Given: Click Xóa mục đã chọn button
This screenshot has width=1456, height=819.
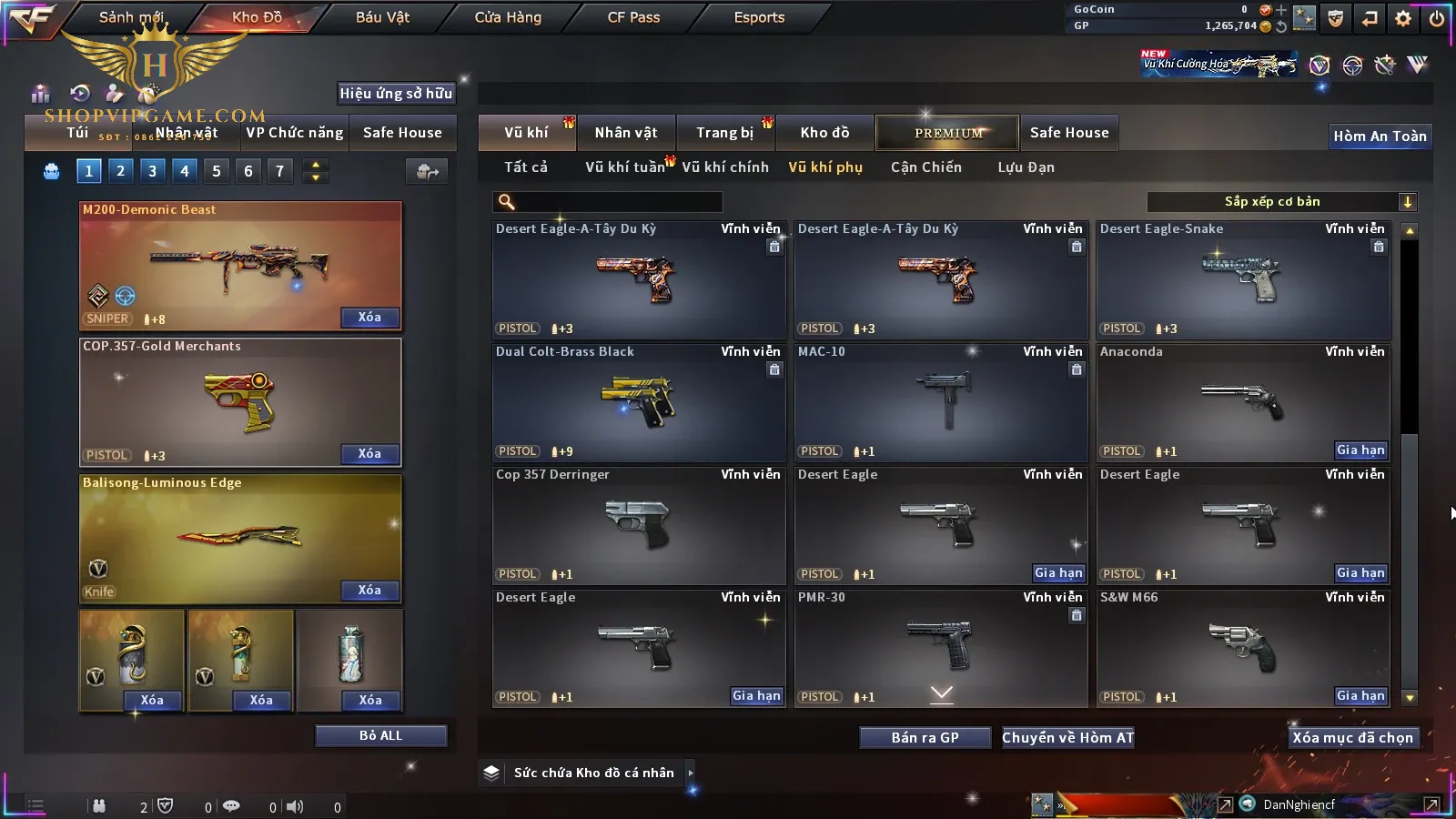Looking at the screenshot, I should point(1352,738).
